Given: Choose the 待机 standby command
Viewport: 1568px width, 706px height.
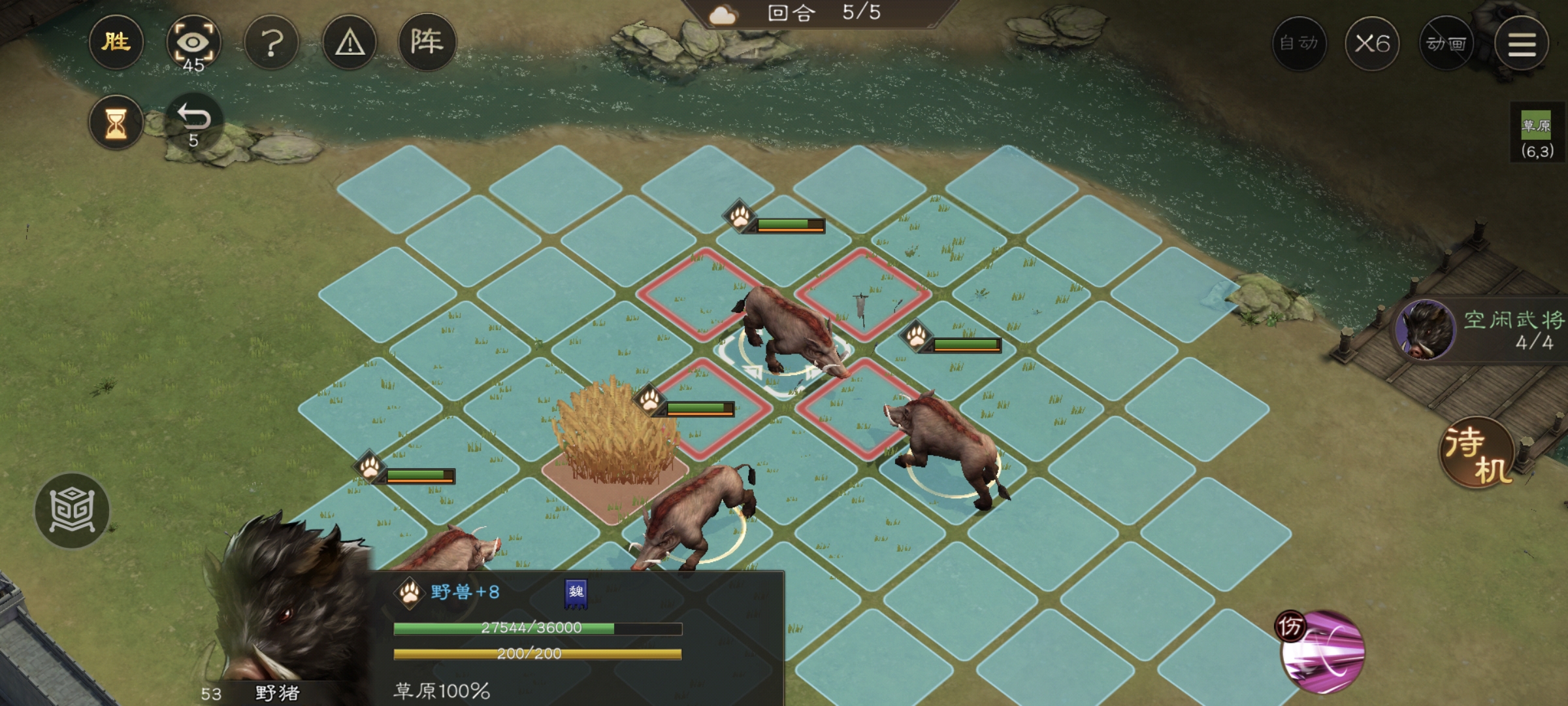Looking at the screenshot, I should point(1478,452).
